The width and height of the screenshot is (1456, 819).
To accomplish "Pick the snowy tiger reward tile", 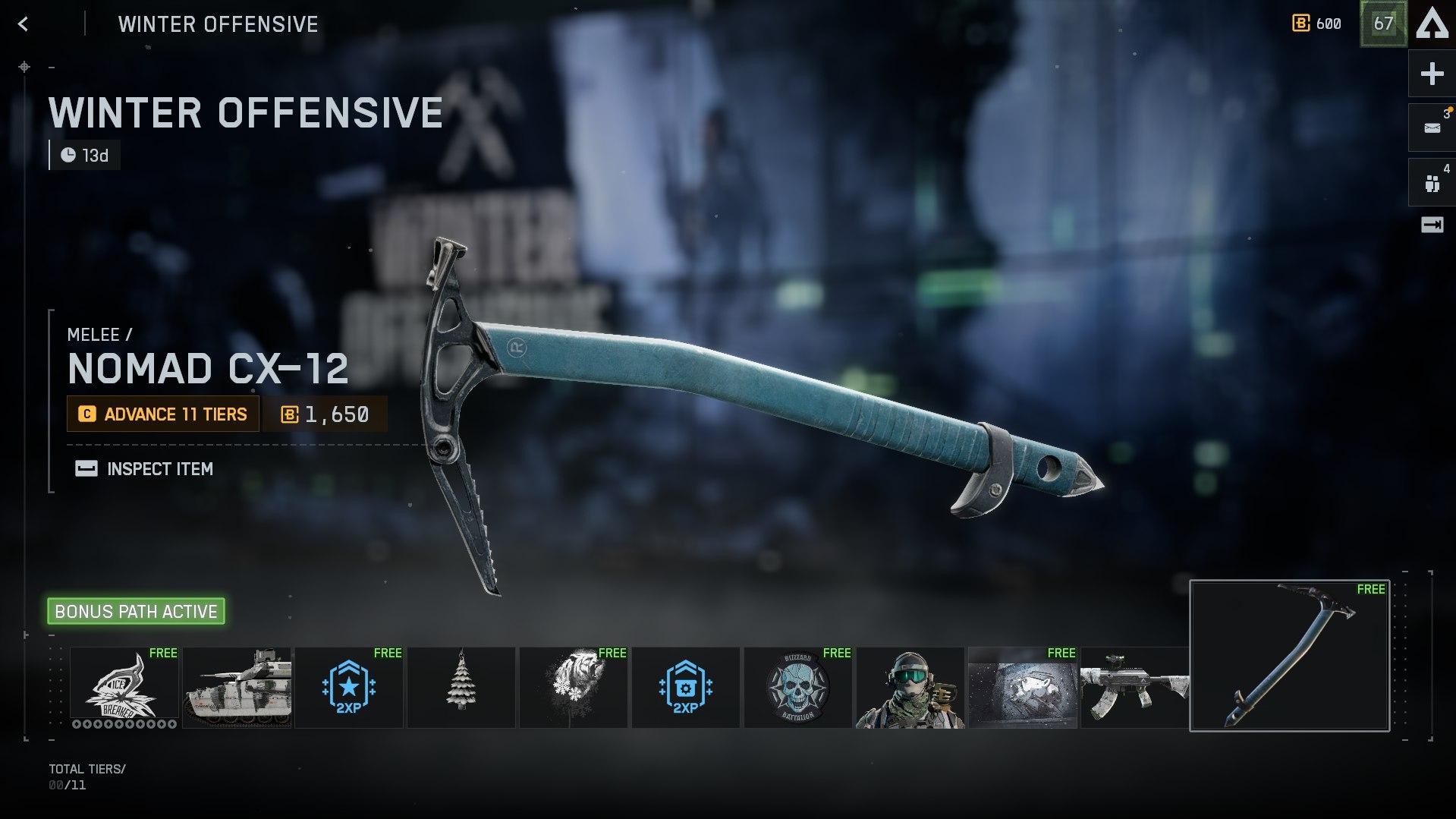I will [574, 687].
